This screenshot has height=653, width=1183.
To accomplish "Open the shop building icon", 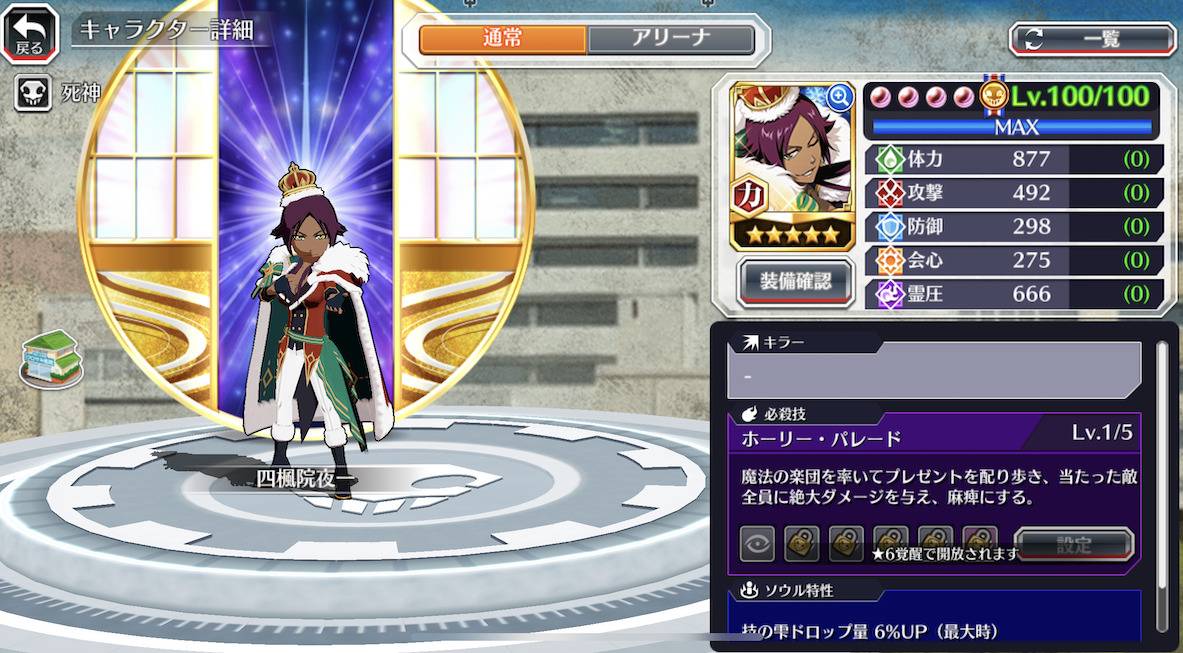I will [51, 357].
